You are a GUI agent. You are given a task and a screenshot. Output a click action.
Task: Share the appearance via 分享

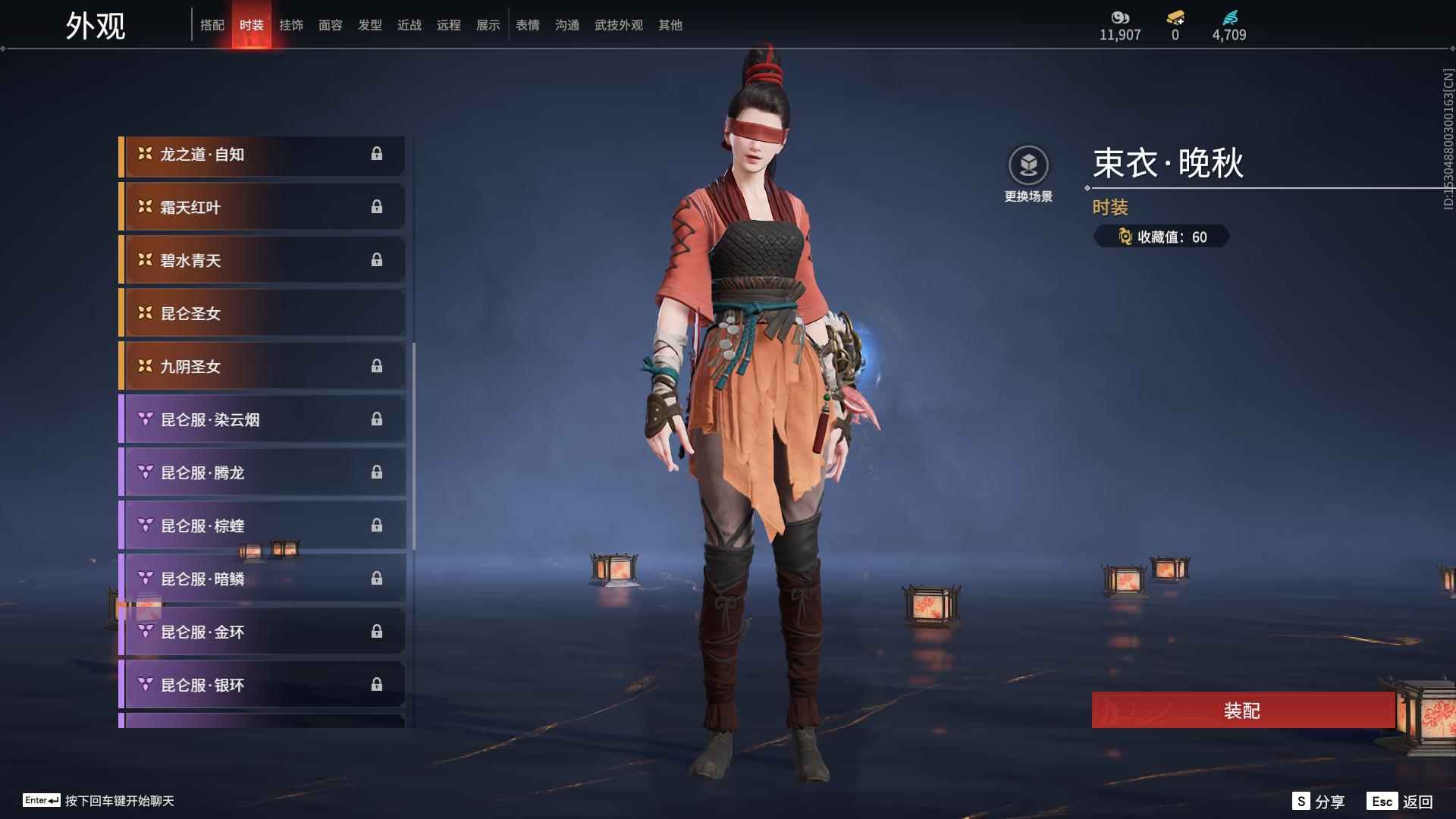click(x=1319, y=802)
